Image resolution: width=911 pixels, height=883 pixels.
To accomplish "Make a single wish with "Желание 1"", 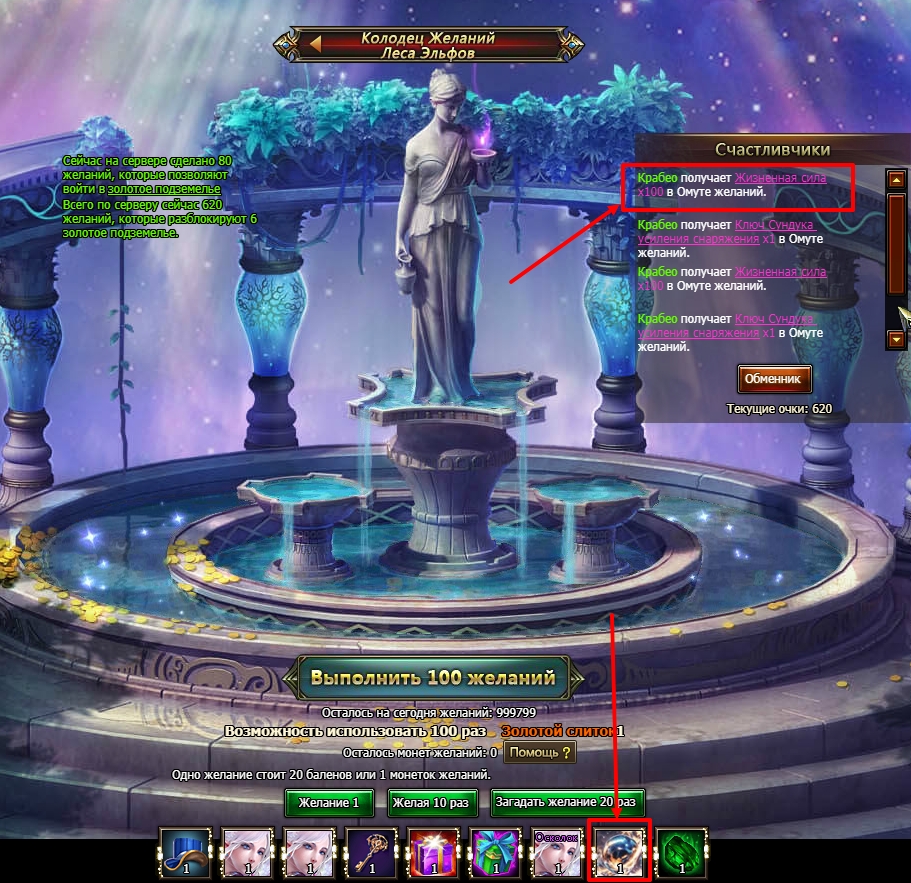I will [x=328, y=802].
